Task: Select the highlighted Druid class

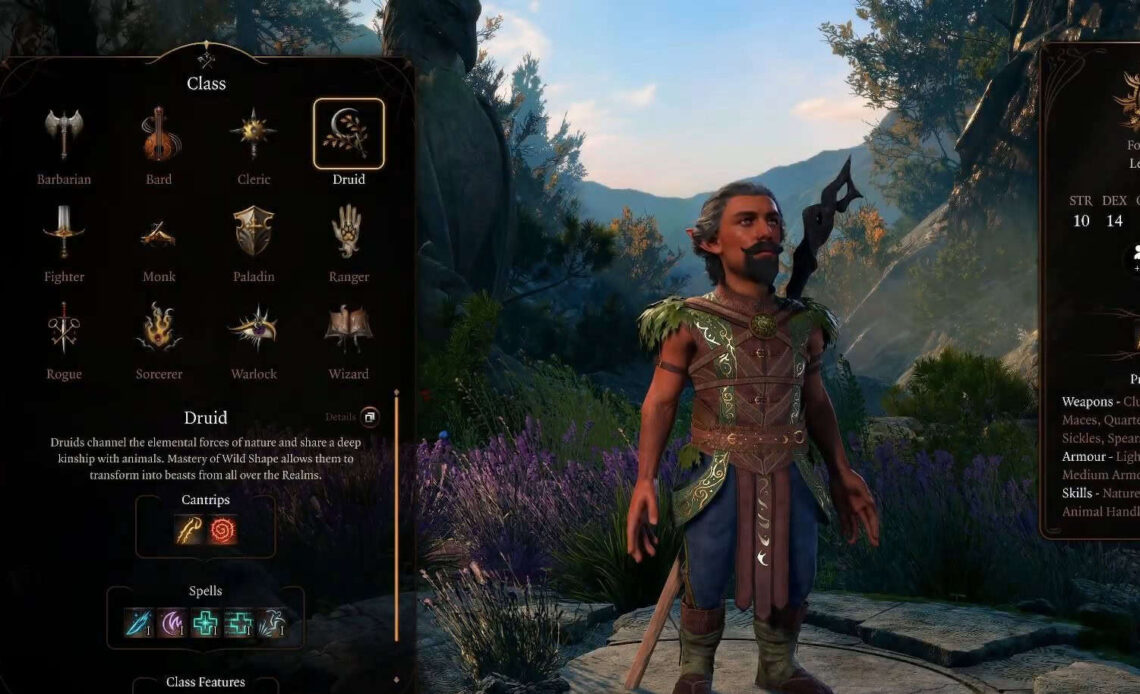Action: click(348, 134)
